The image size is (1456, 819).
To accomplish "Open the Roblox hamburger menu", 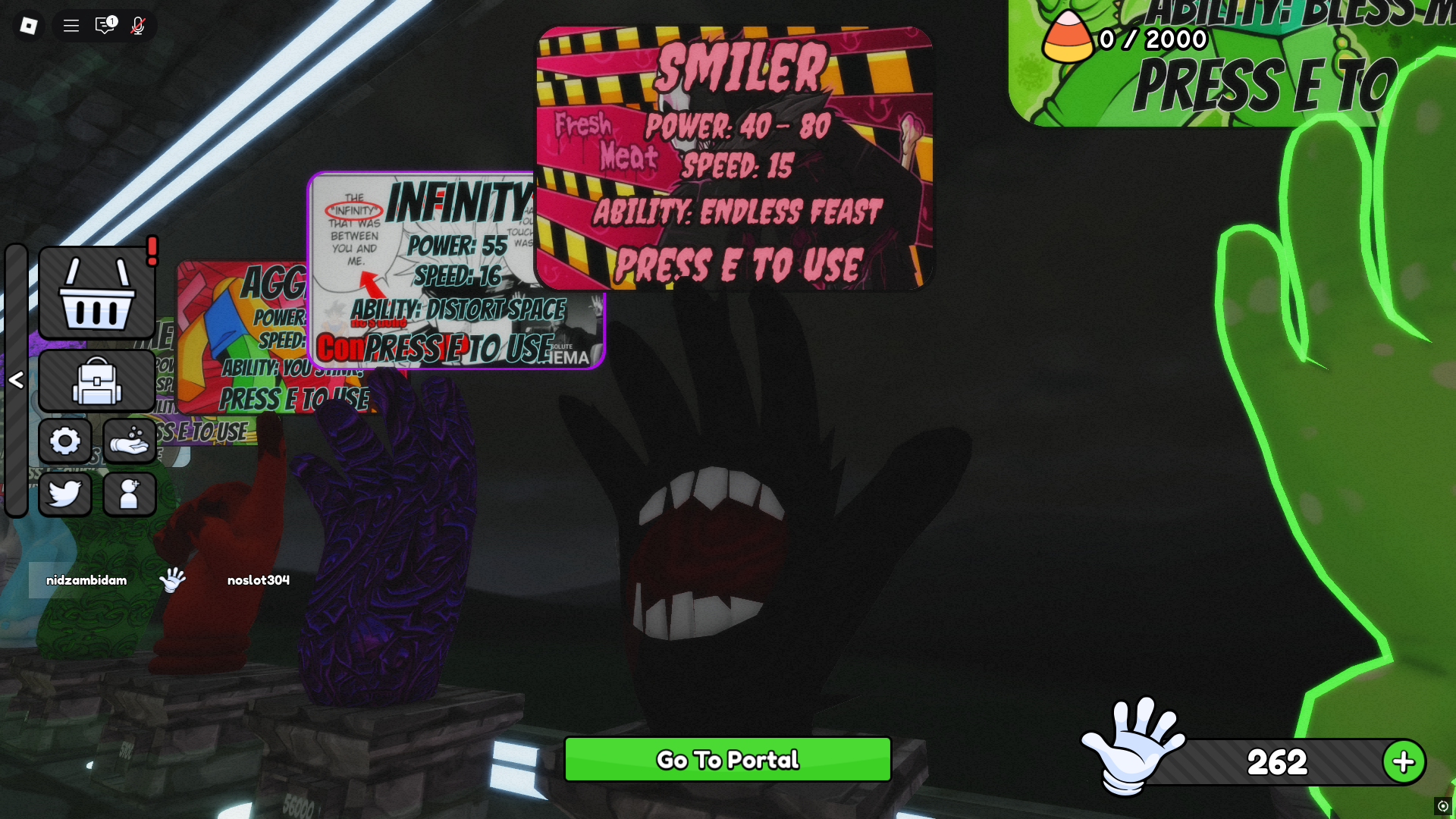I will tap(71, 25).
